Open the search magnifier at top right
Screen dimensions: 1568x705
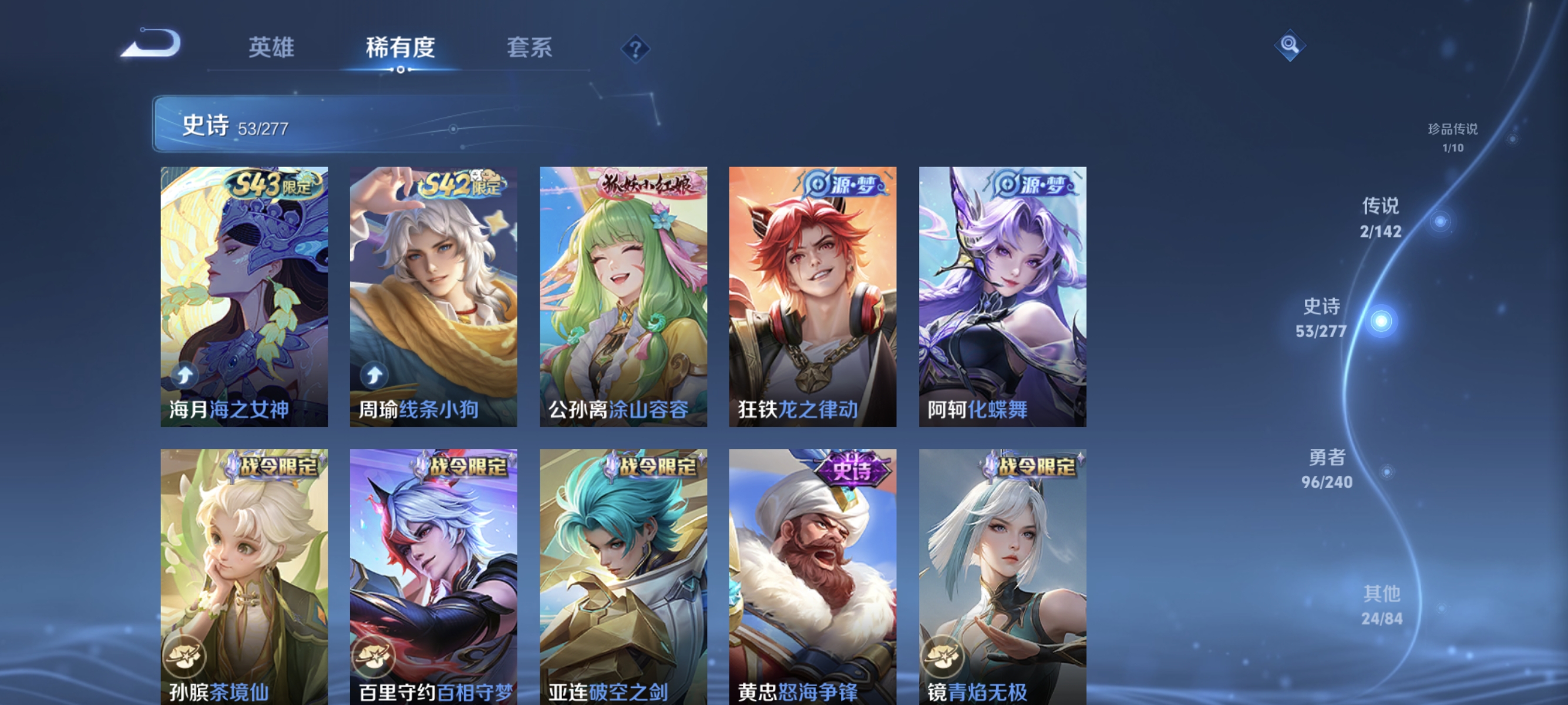click(x=1290, y=45)
